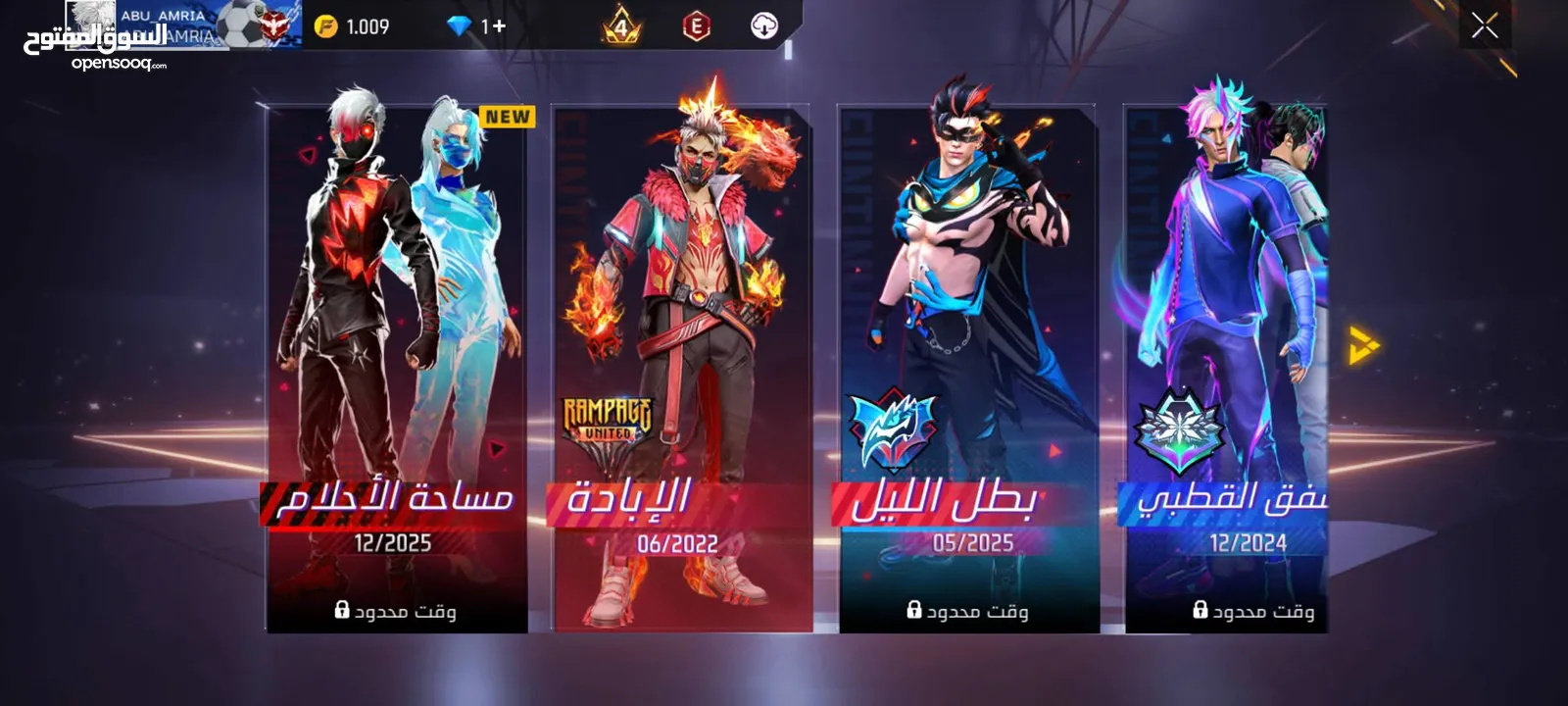The width and height of the screenshot is (1568, 706).
Task: Tap the red E hexagon badge
Action: coord(696,26)
